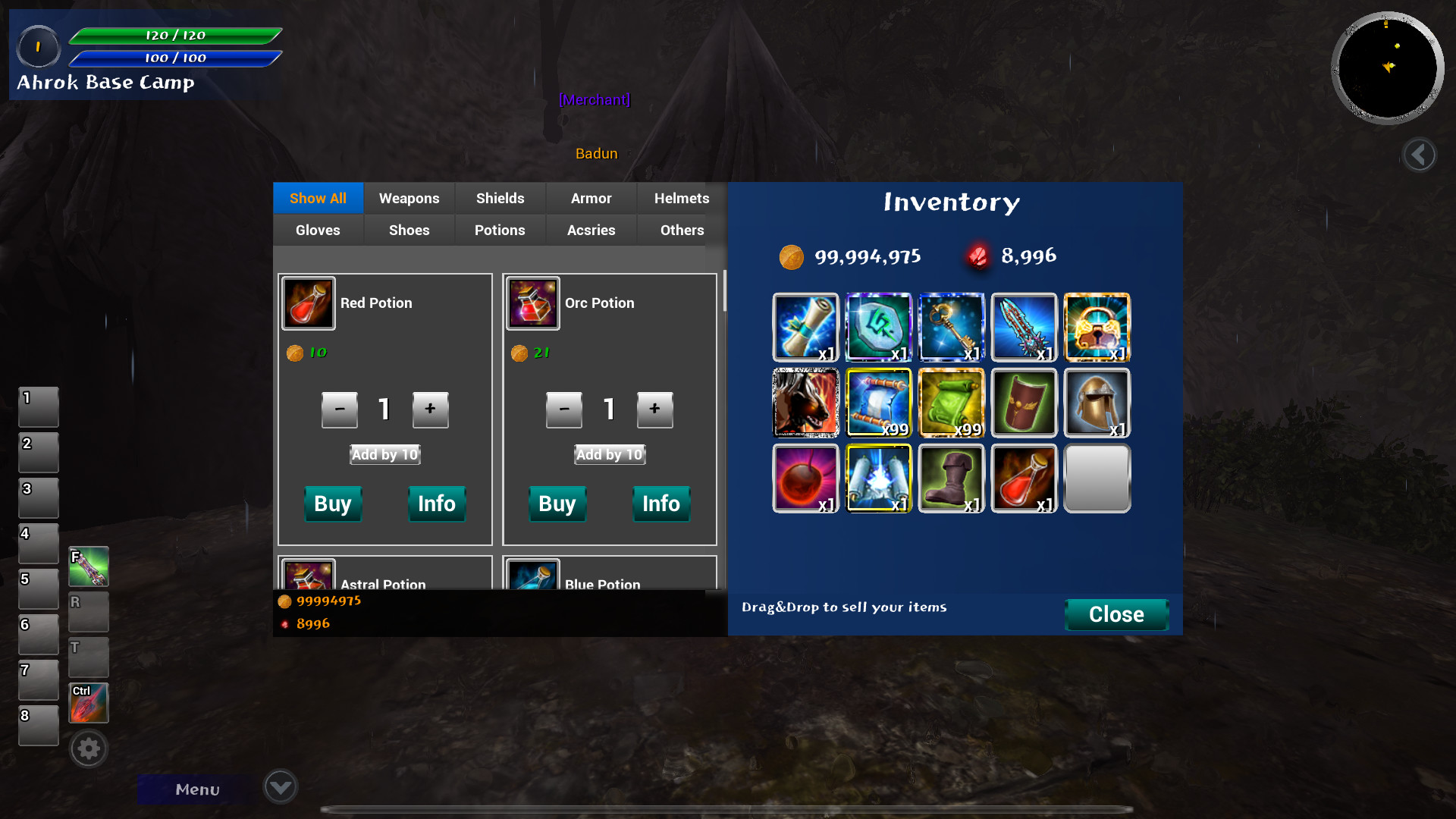Collapse the chat with the down chevron
Screen dimensions: 1456x819
(x=279, y=786)
